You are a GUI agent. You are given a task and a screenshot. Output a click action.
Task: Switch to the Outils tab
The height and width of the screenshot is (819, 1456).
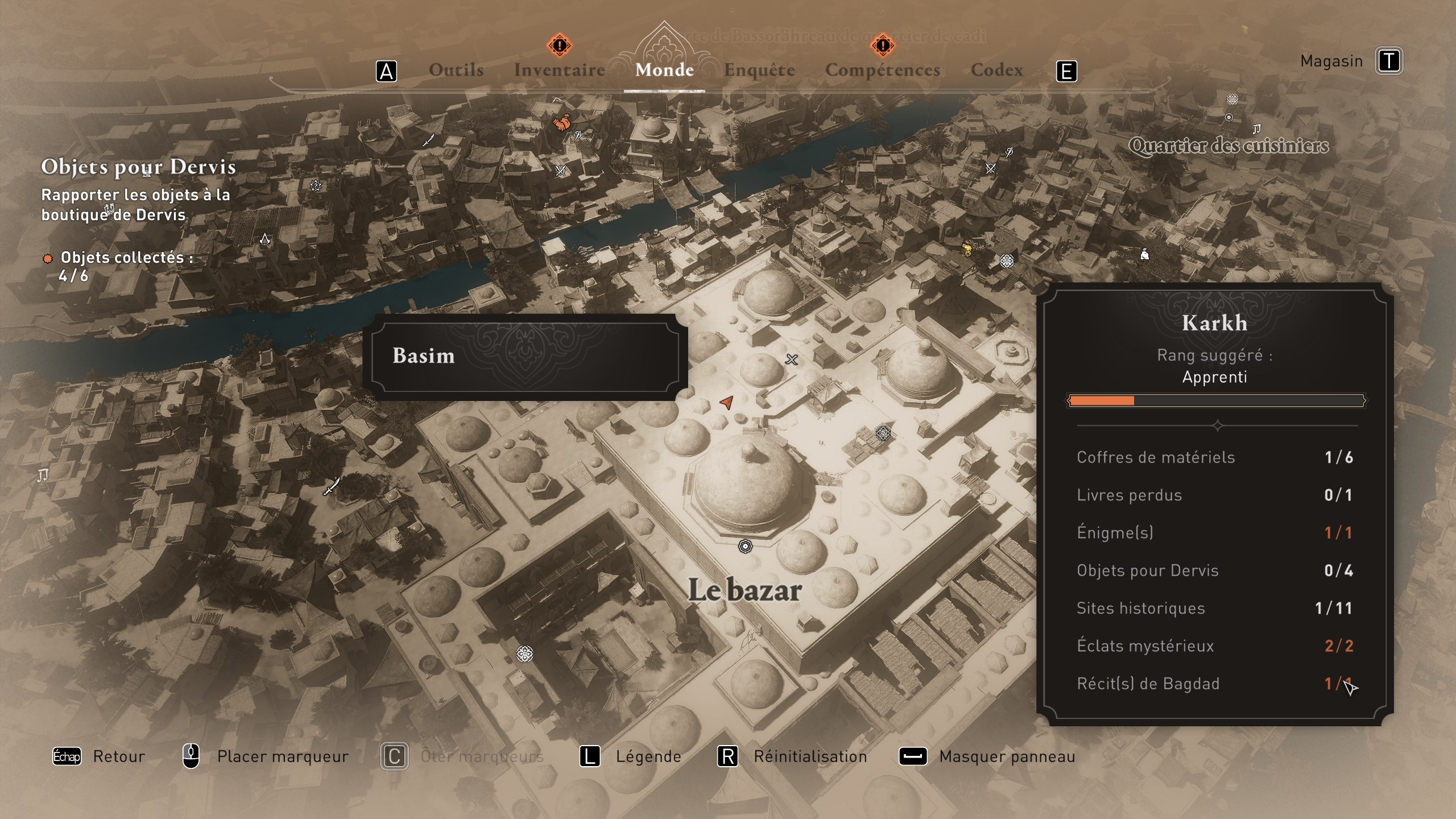[456, 70]
